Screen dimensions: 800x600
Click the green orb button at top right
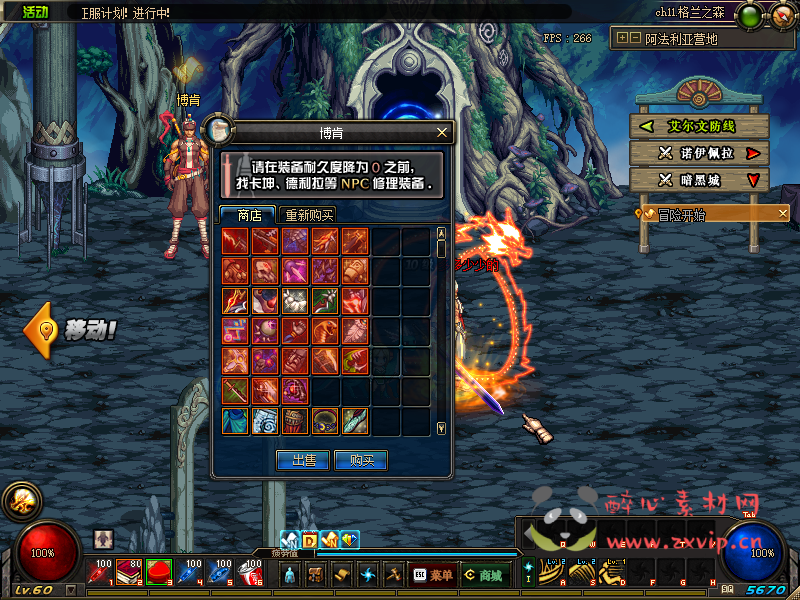749,15
